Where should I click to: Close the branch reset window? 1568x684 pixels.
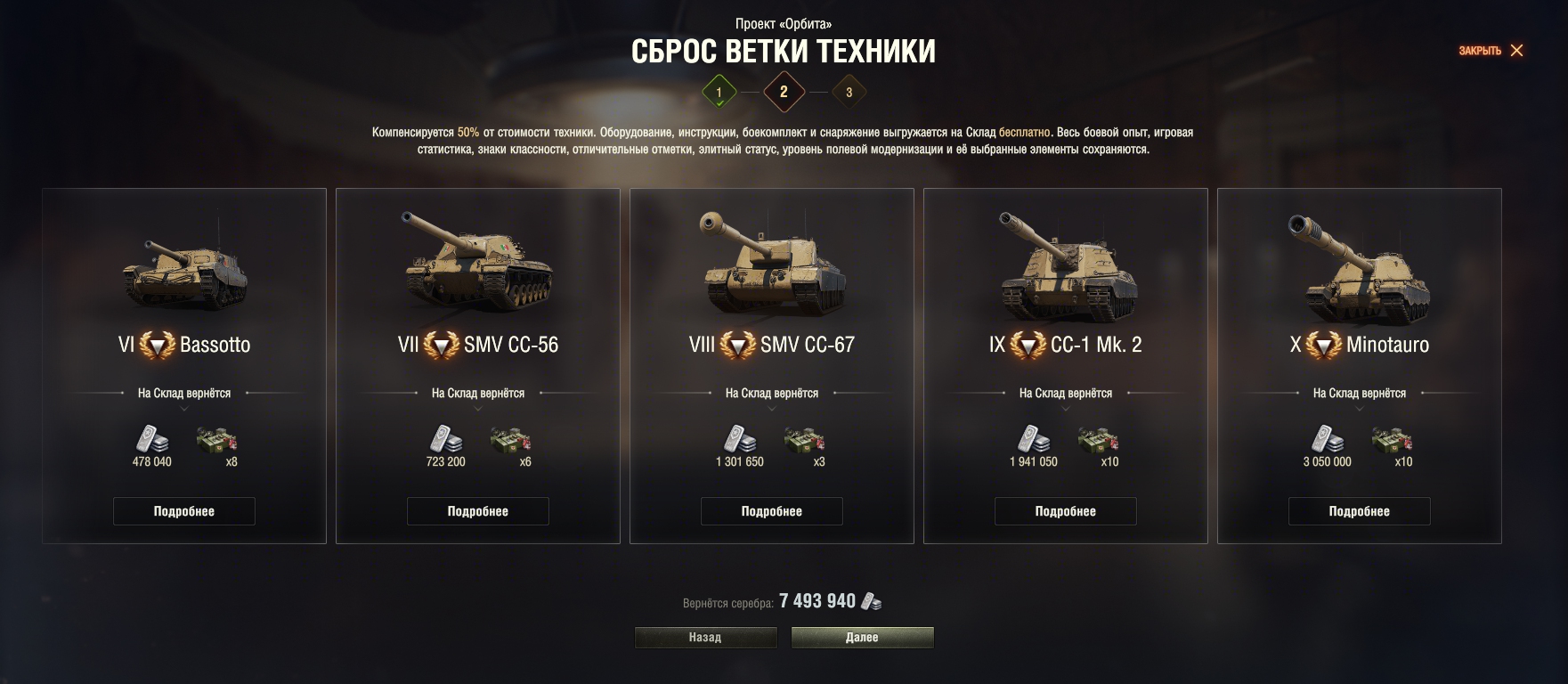tap(1491, 51)
